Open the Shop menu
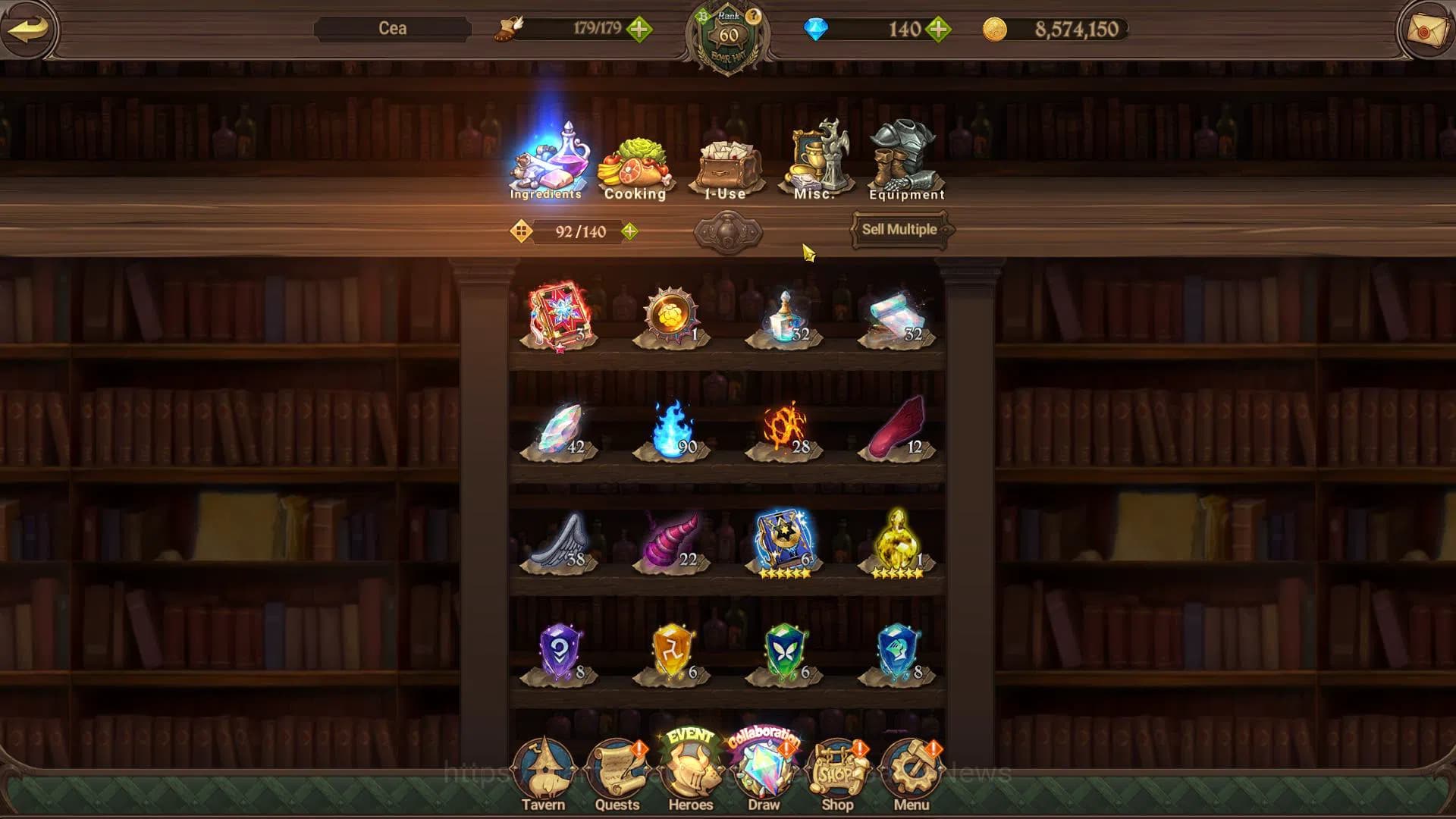Screen dimensions: 1456x819 click(x=837, y=775)
